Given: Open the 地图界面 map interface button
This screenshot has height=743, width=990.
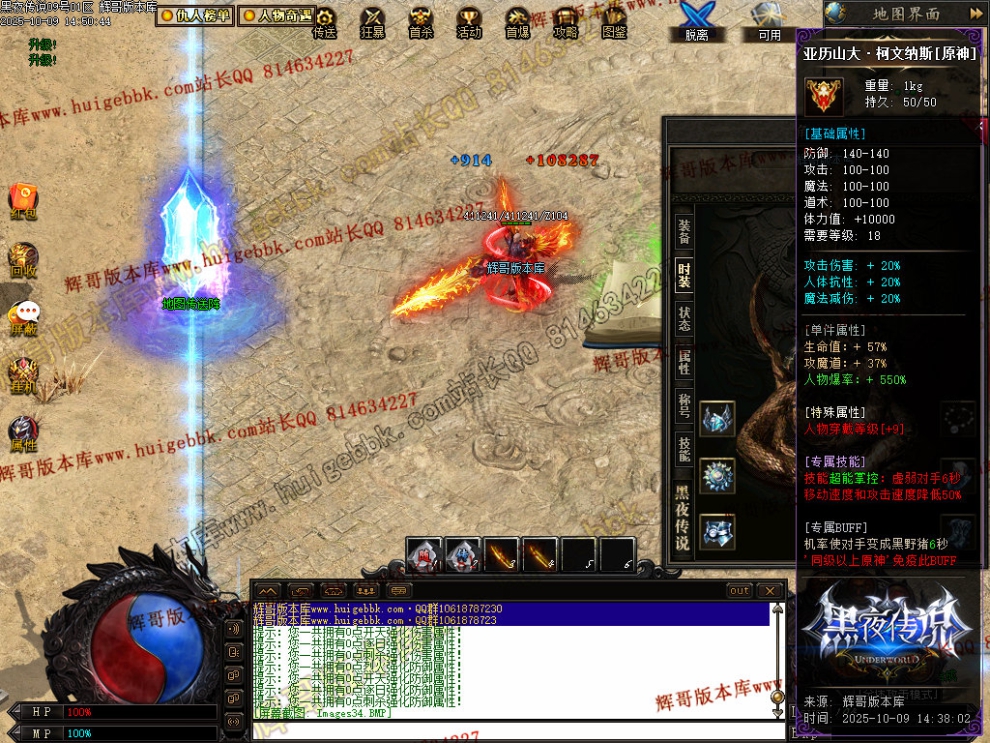Looking at the screenshot, I should [905, 14].
